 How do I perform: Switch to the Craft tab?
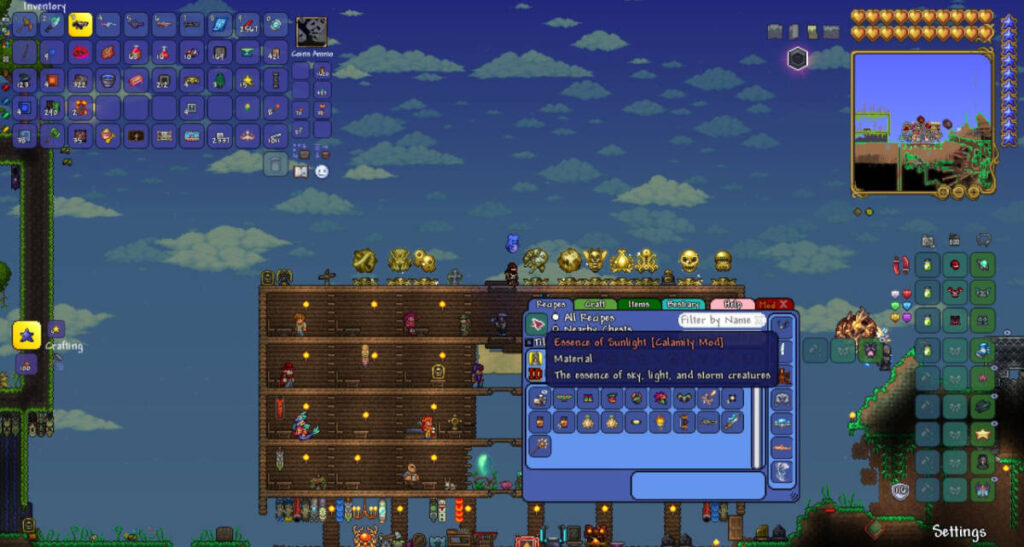coord(596,304)
